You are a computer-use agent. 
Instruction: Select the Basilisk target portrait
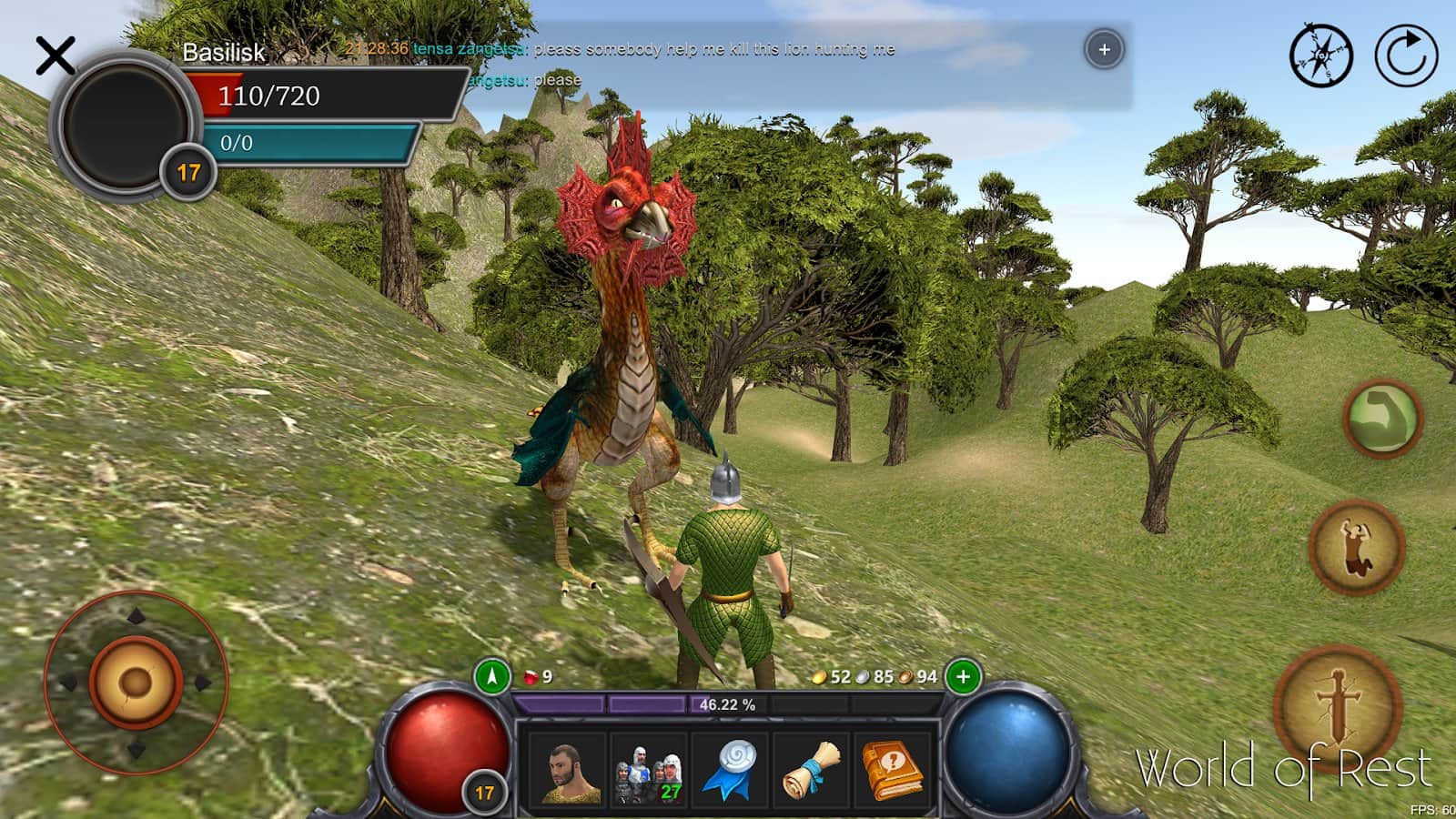point(126,121)
